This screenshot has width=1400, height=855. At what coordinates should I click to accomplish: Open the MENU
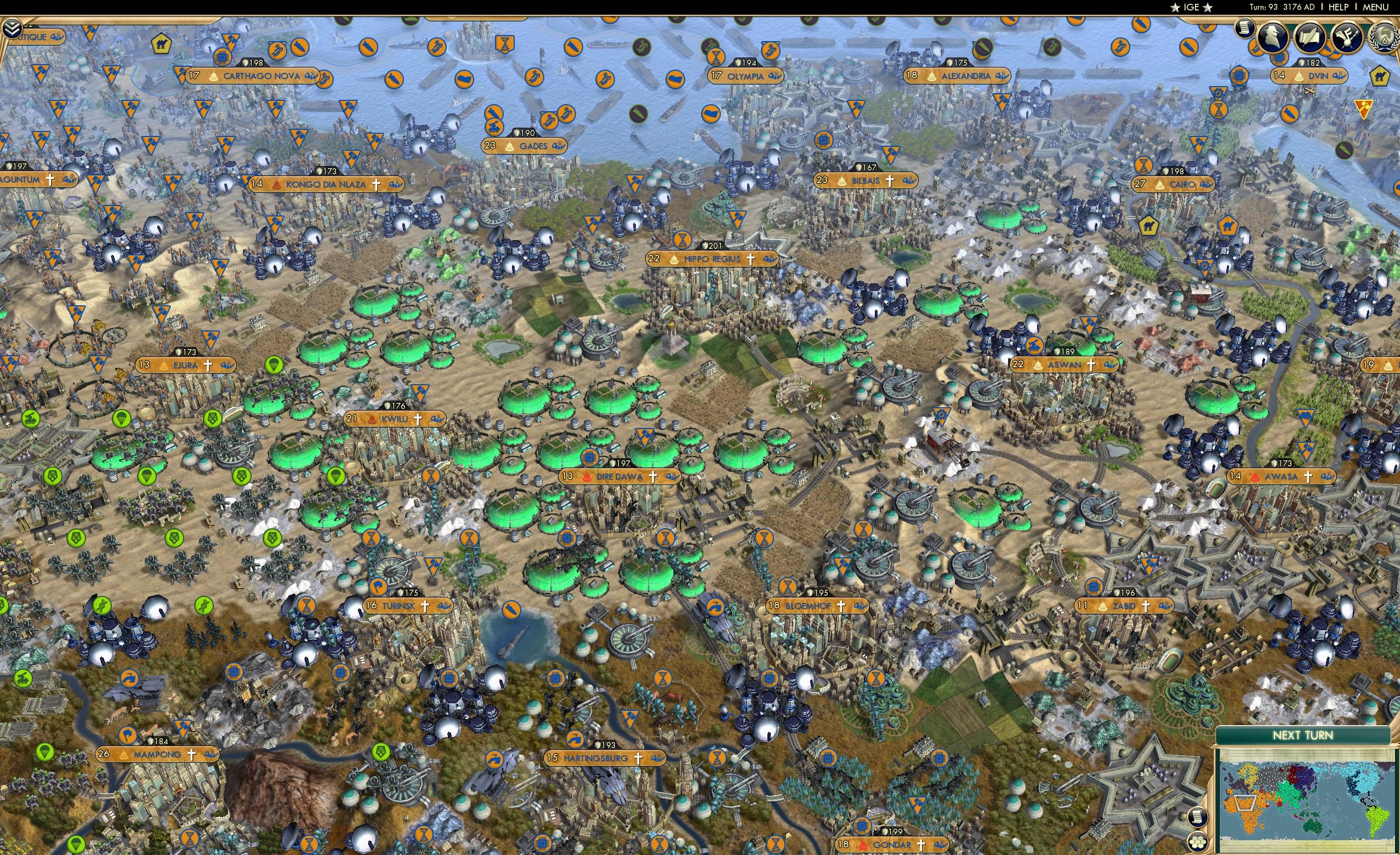pyautogui.click(x=1376, y=7)
